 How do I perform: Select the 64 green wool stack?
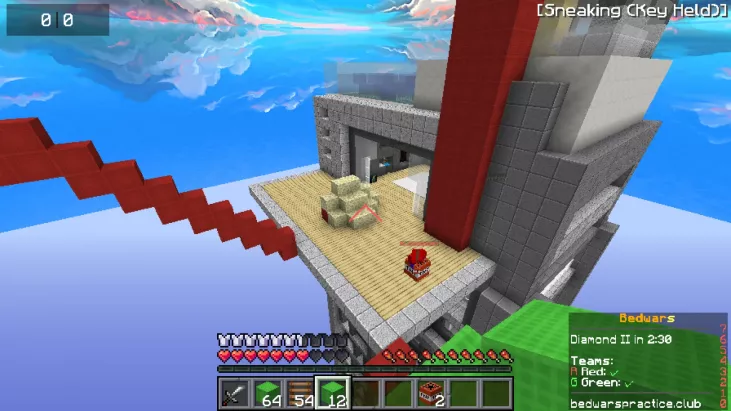coord(267,393)
